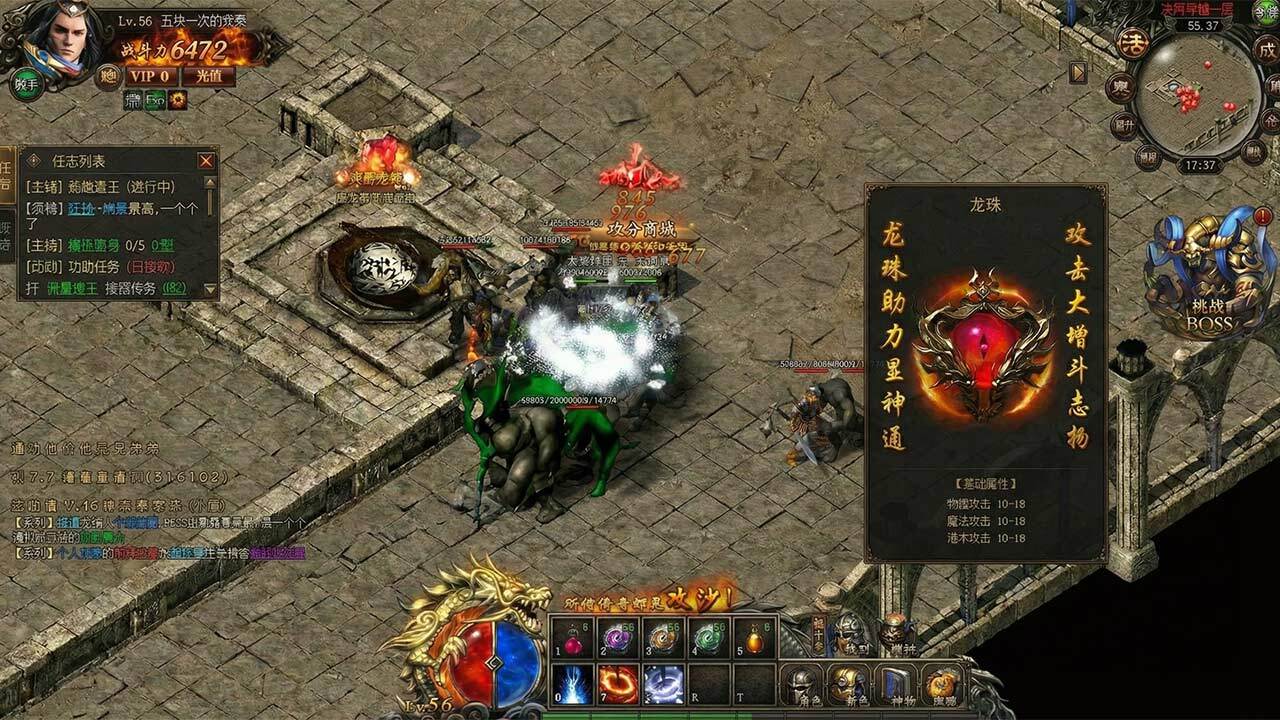Open the character (角色) menu

pyautogui.click(x=804, y=685)
